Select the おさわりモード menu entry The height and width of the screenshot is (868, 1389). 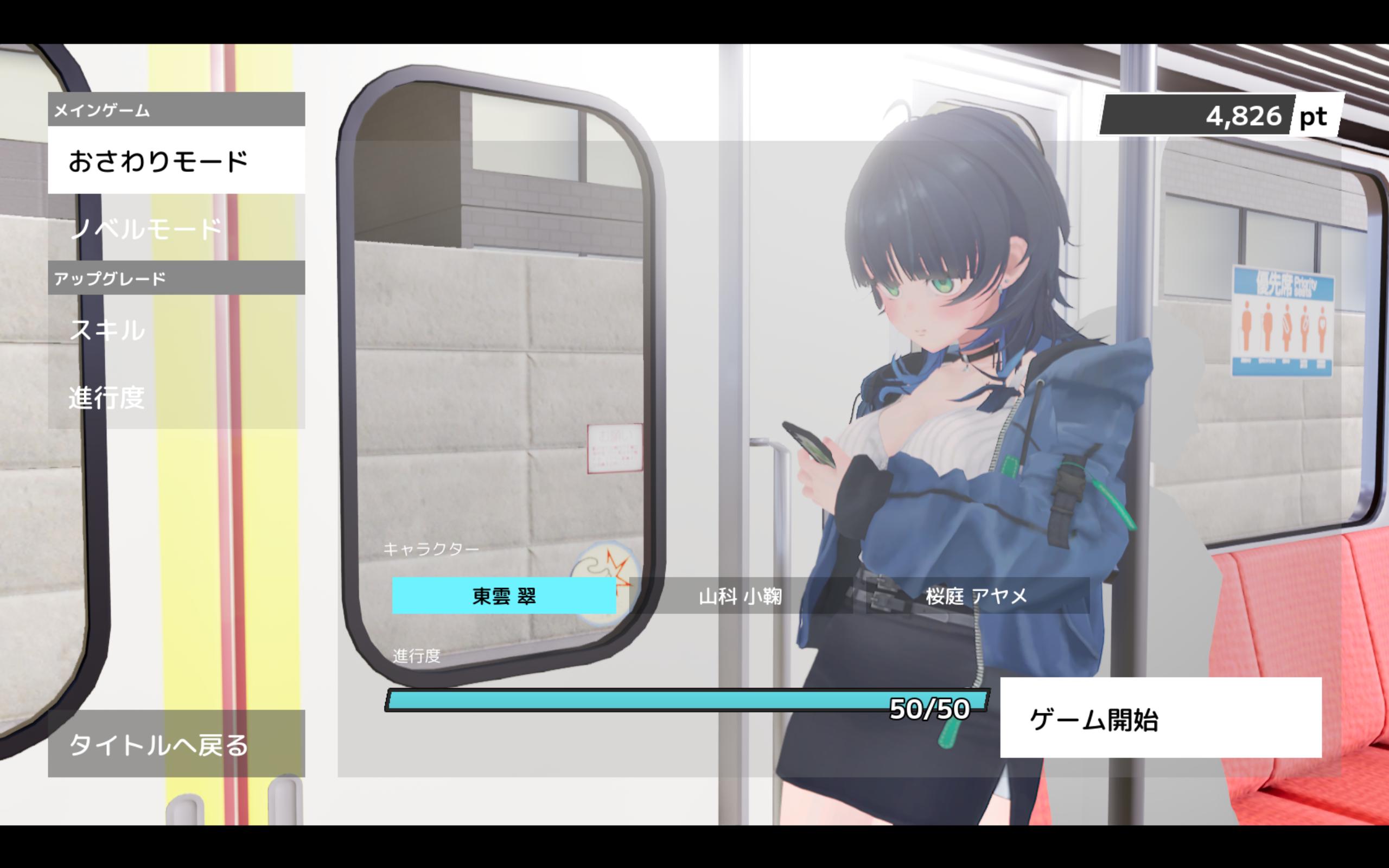click(176, 161)
